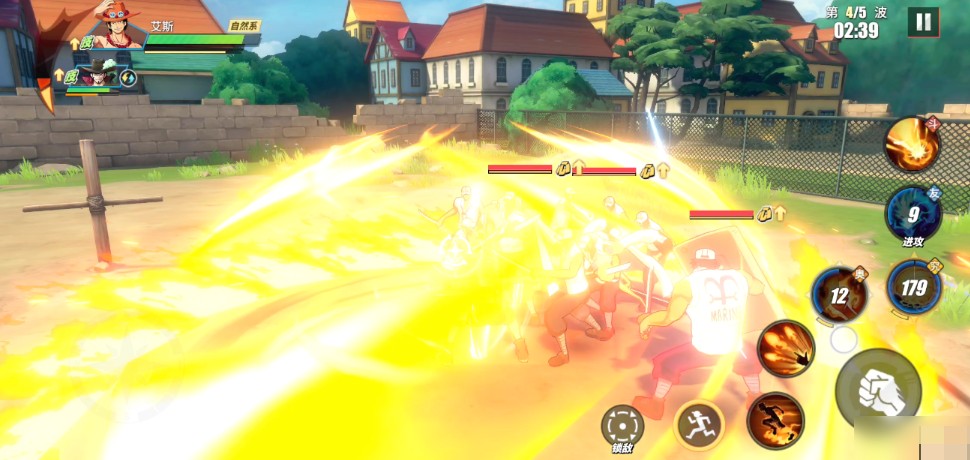
Task: Trigger the skill showing cooldown 179
Action: coord(914,288)
